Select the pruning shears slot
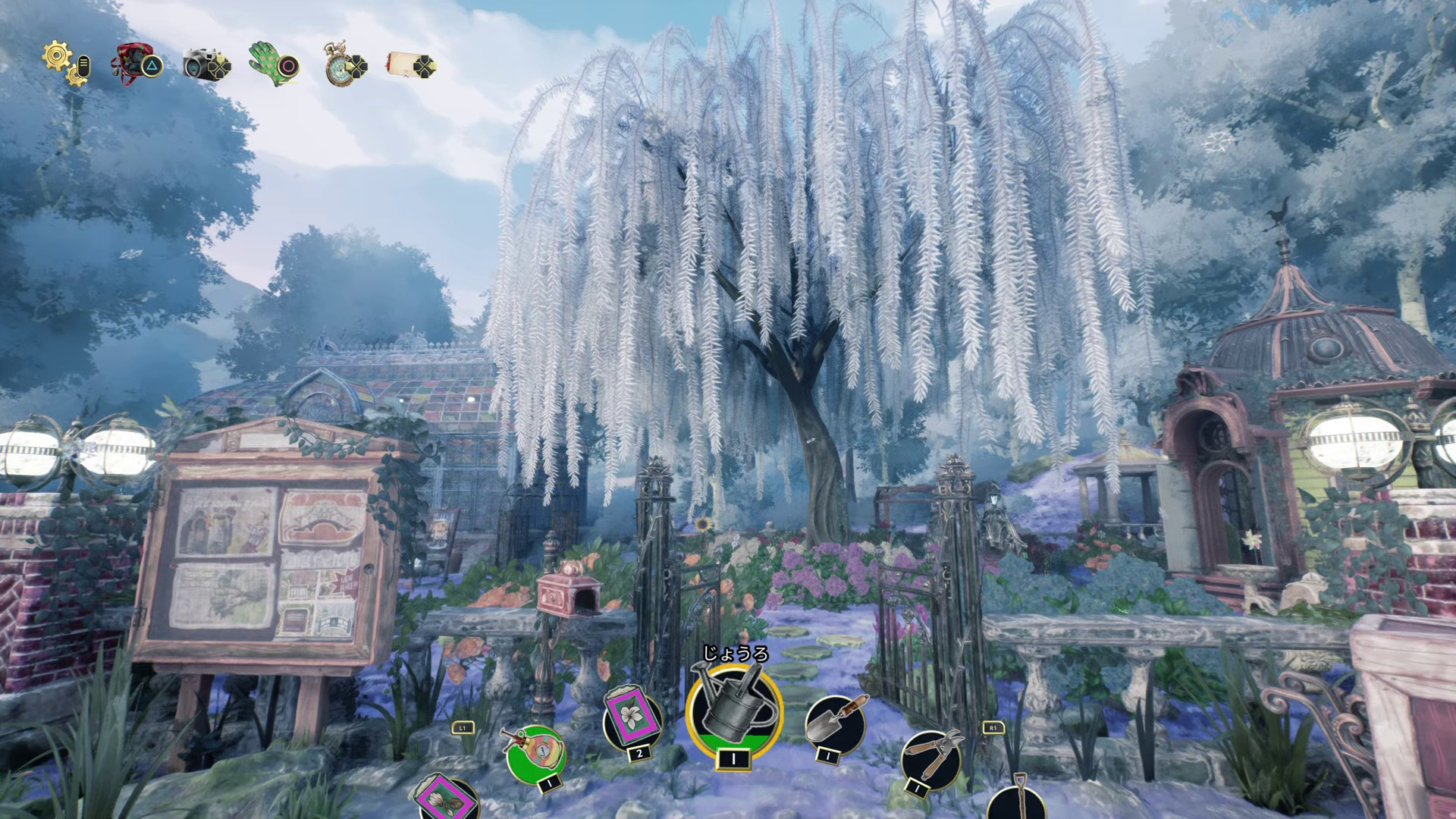Viewport: 1456px width, 819px height. [930, 758]
